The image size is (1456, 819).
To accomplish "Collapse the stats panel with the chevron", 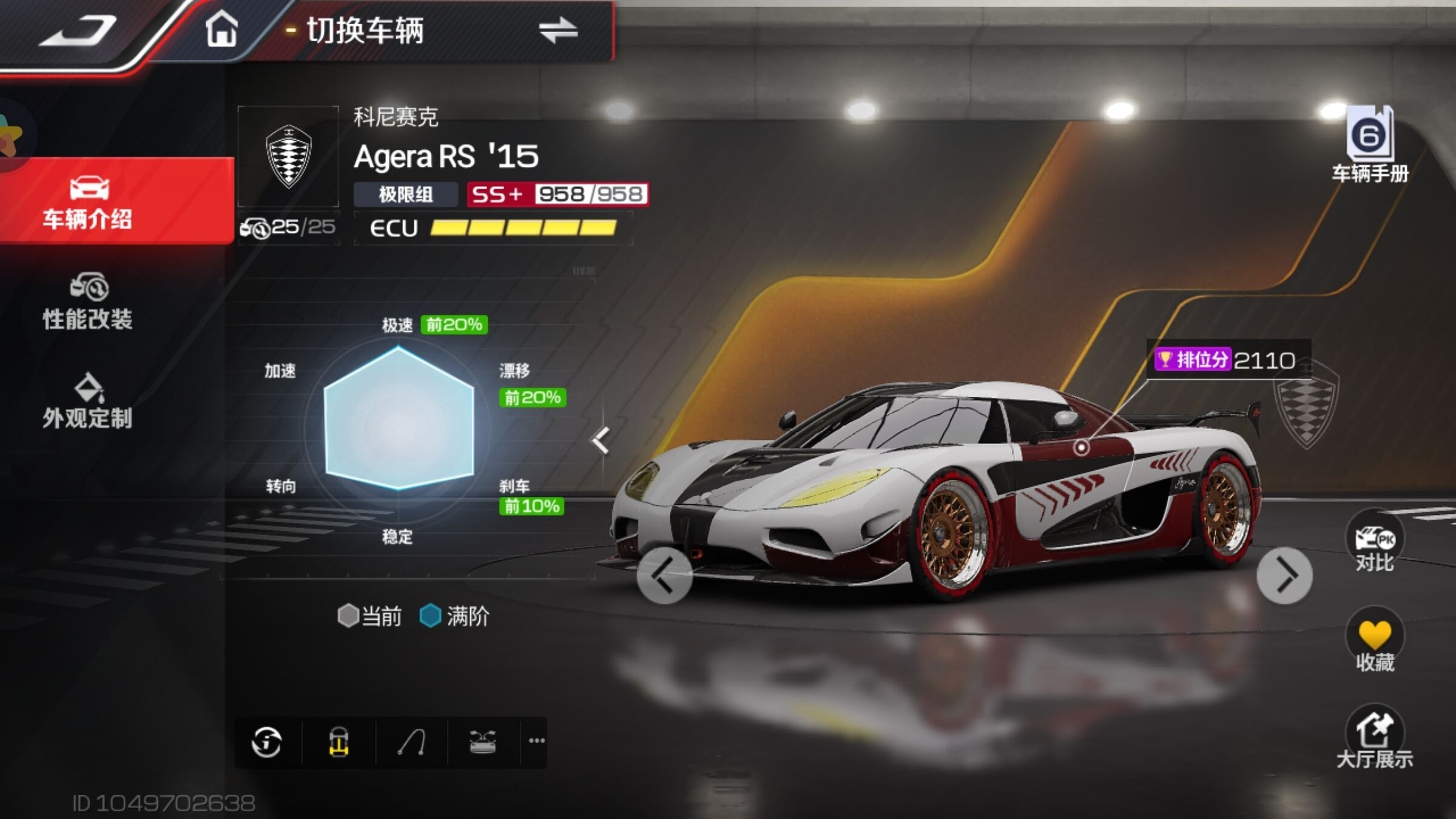I will [601, 440].
